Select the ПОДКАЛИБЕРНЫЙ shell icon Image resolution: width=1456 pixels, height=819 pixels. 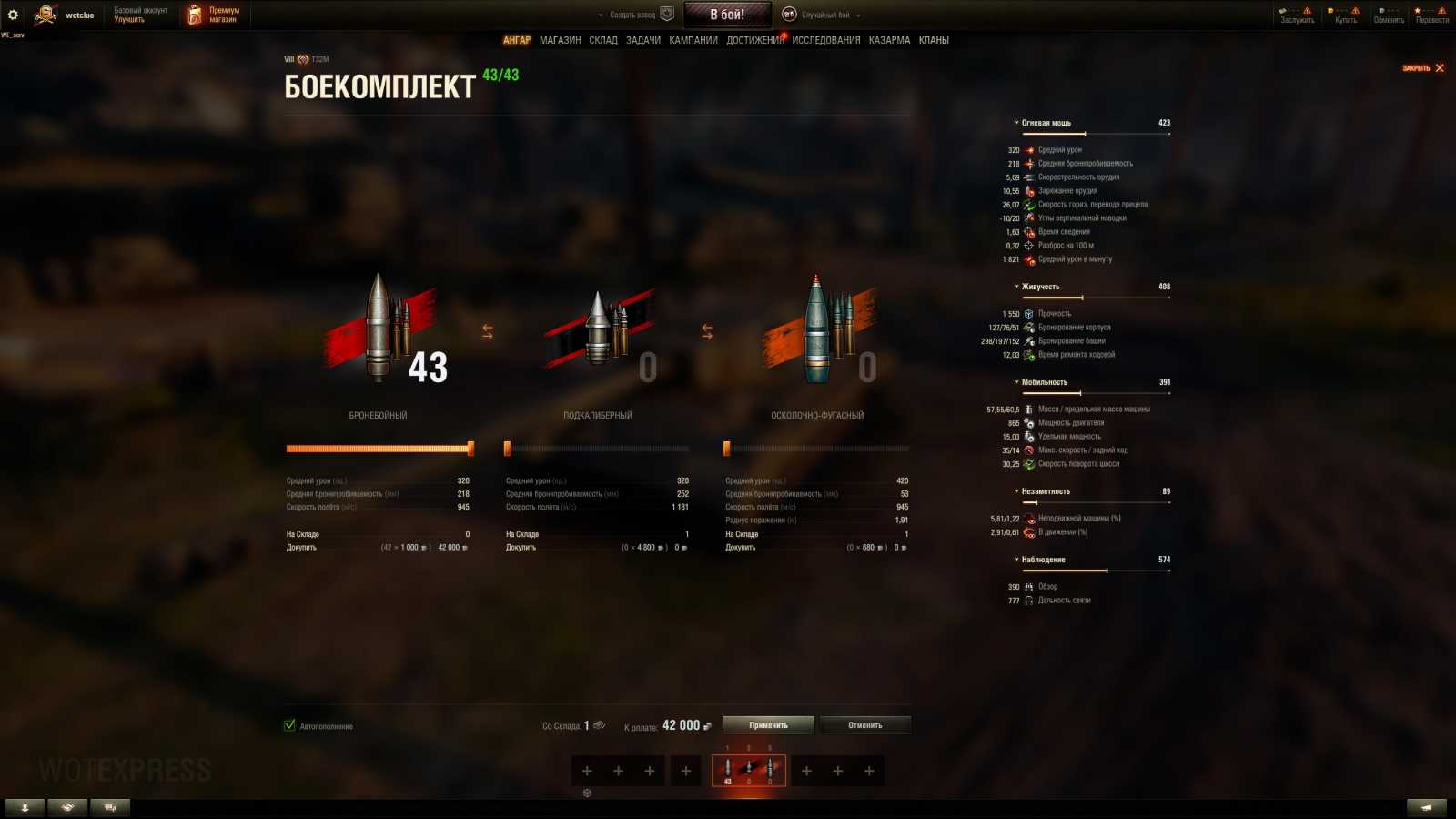click(x=601, y=328)
